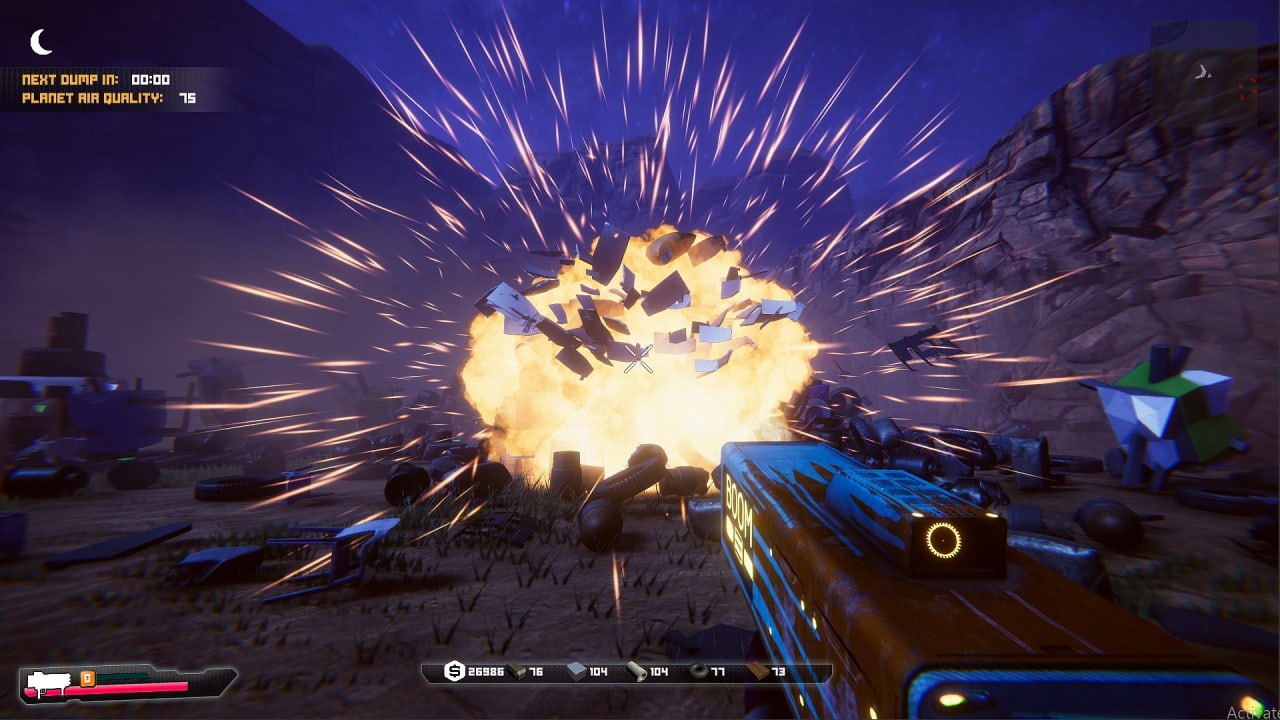Click the dollar money icon

pyautogui.click(x=454, y=672)
